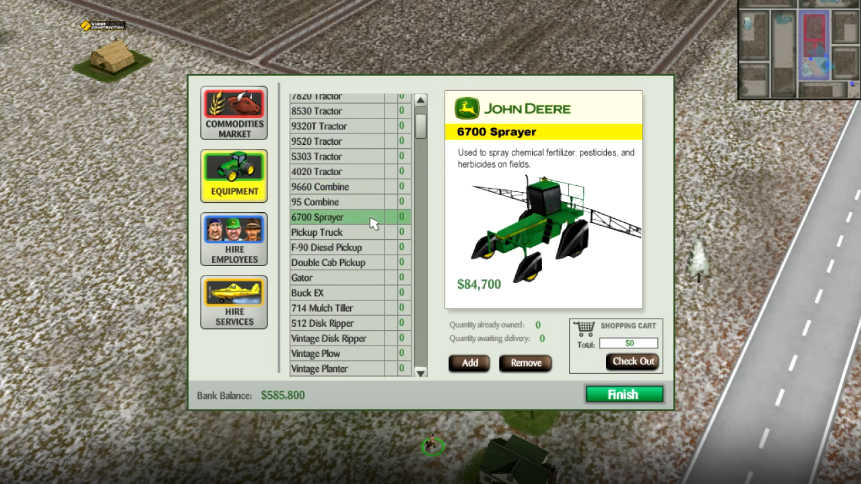Choose the 5303 Tractor entry

click(337, 157)
